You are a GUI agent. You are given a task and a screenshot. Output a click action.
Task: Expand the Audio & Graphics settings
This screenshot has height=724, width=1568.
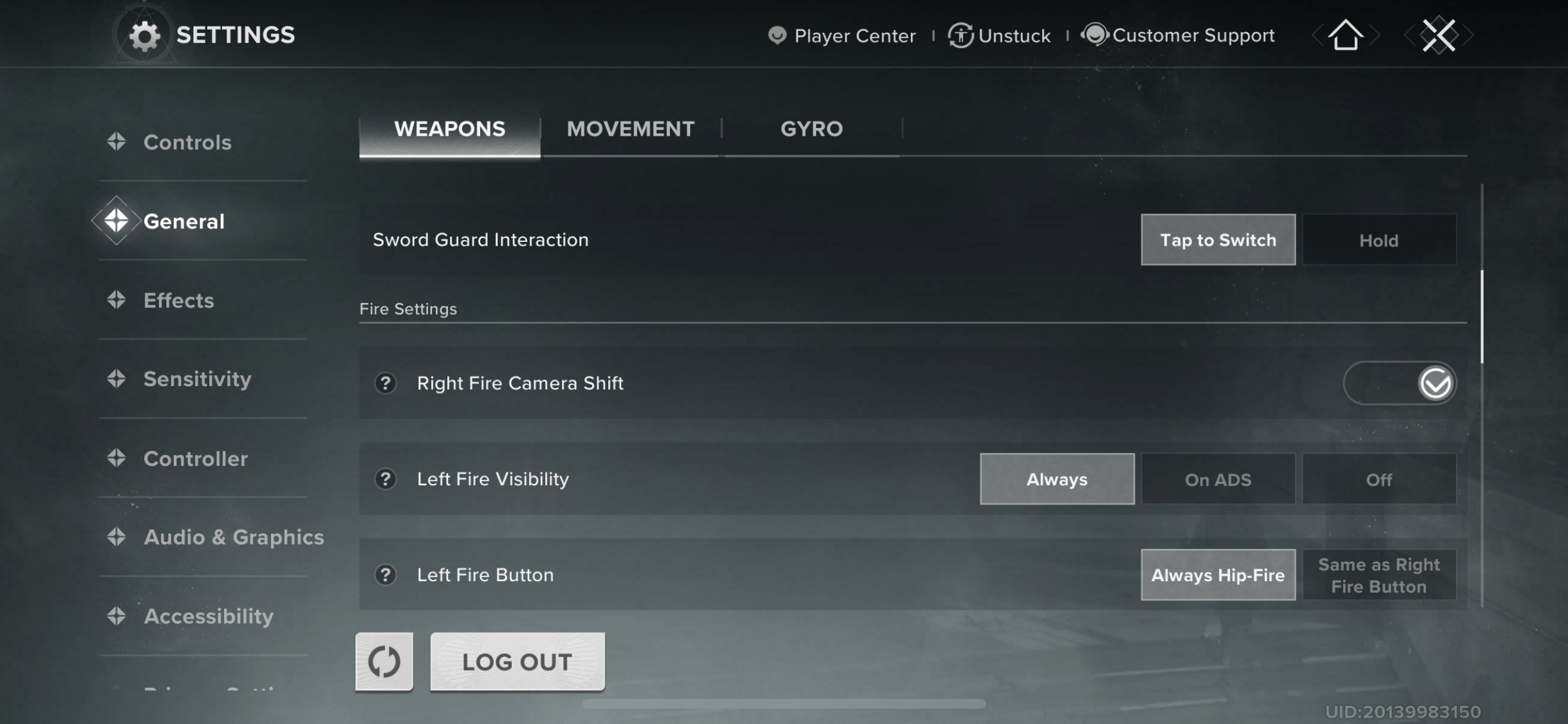234,537
